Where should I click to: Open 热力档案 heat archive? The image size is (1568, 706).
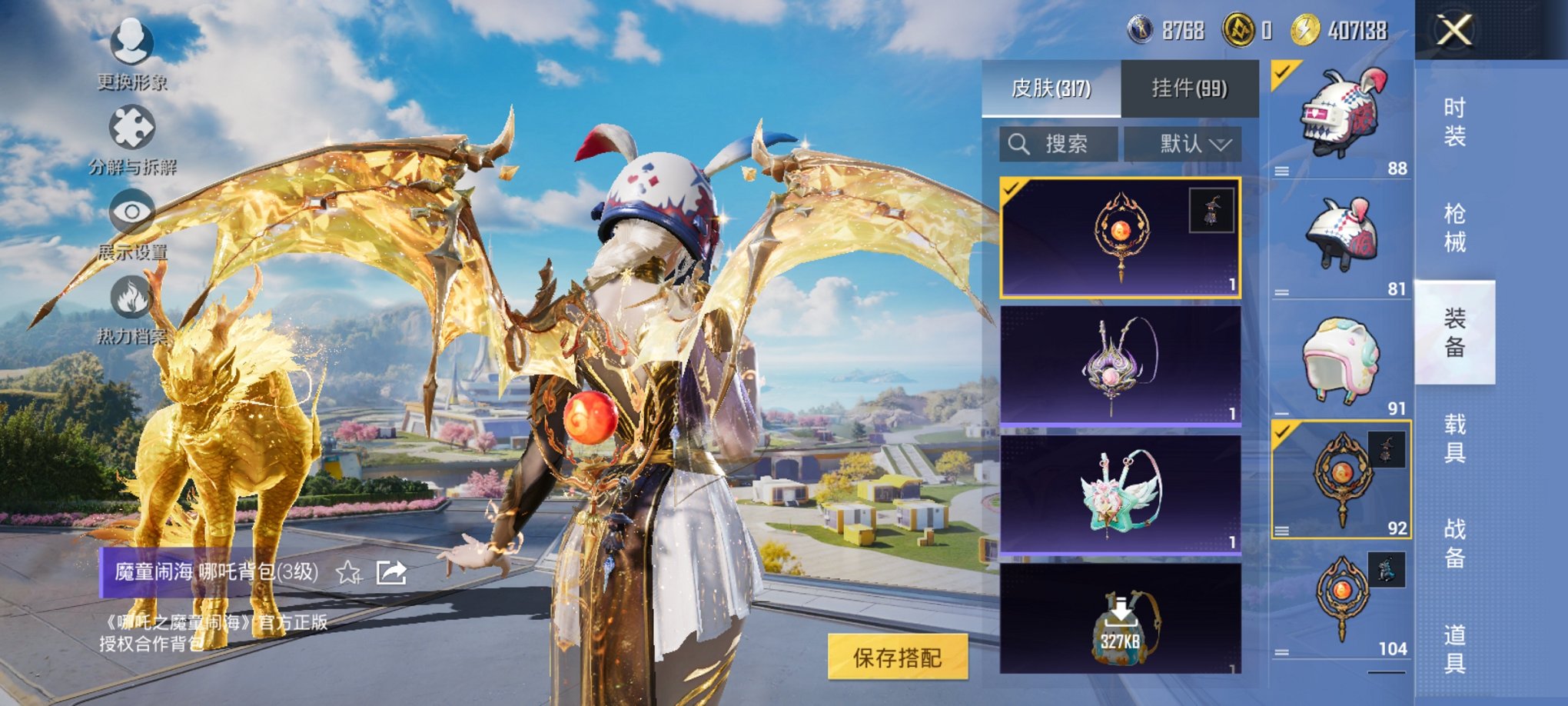(x=131, y=306)
